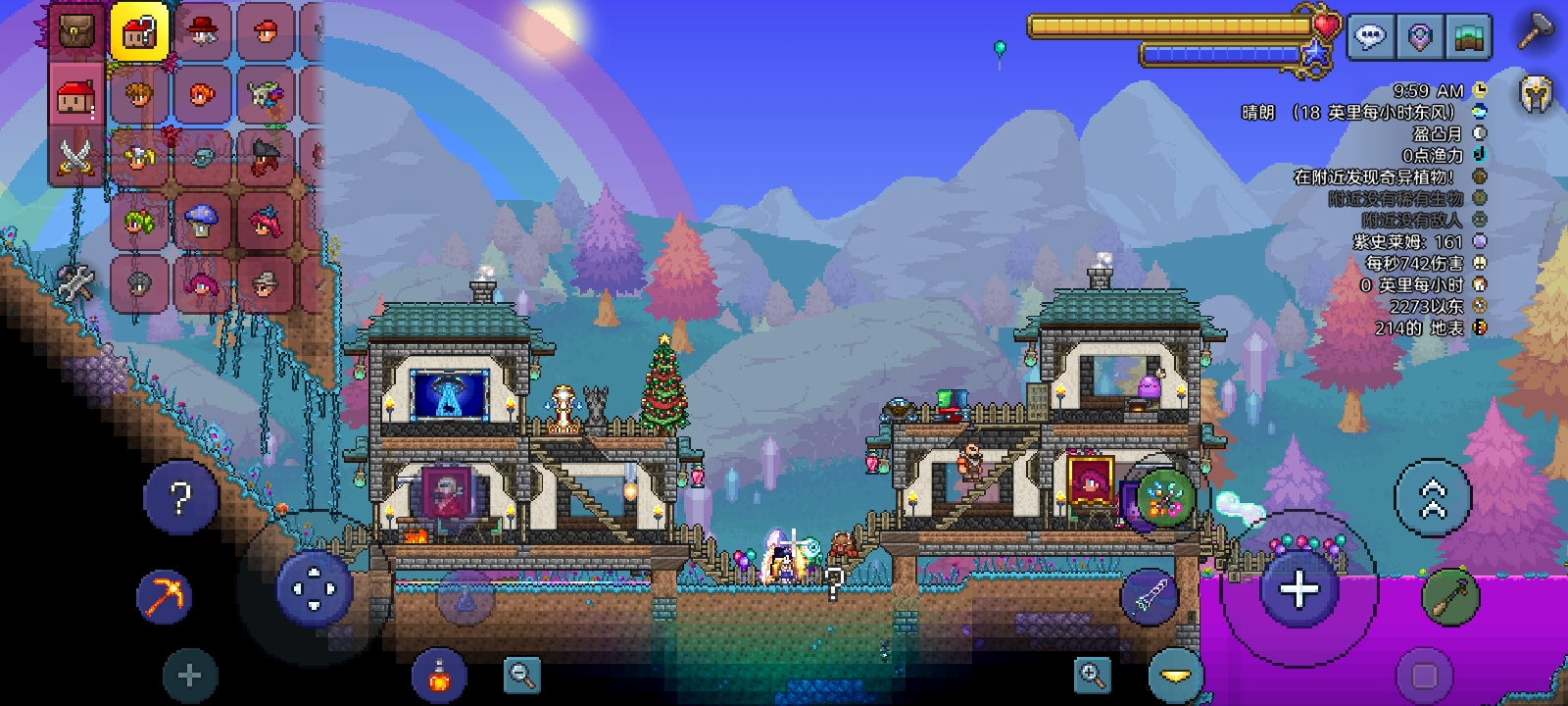Open the hammer build settings icon

tap(1535, 33)
